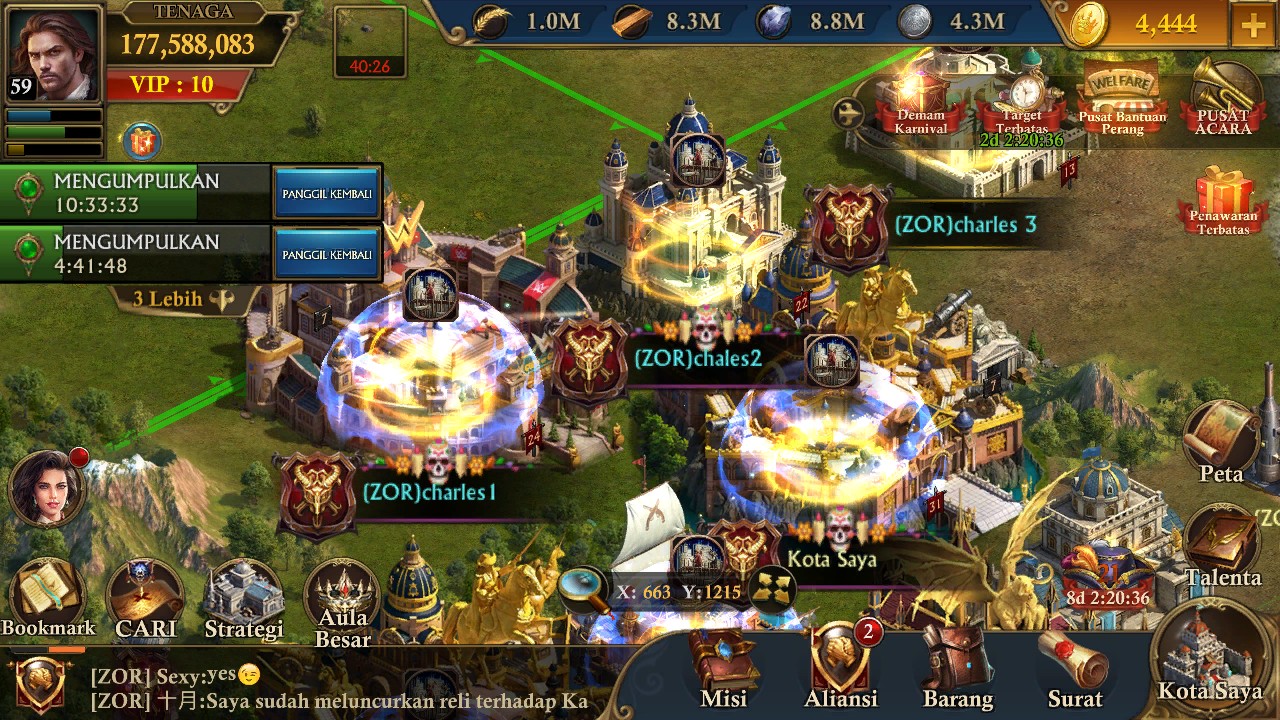1280x720 pixels.
Task: Open the Bookmark list
Action: [47, 598]
